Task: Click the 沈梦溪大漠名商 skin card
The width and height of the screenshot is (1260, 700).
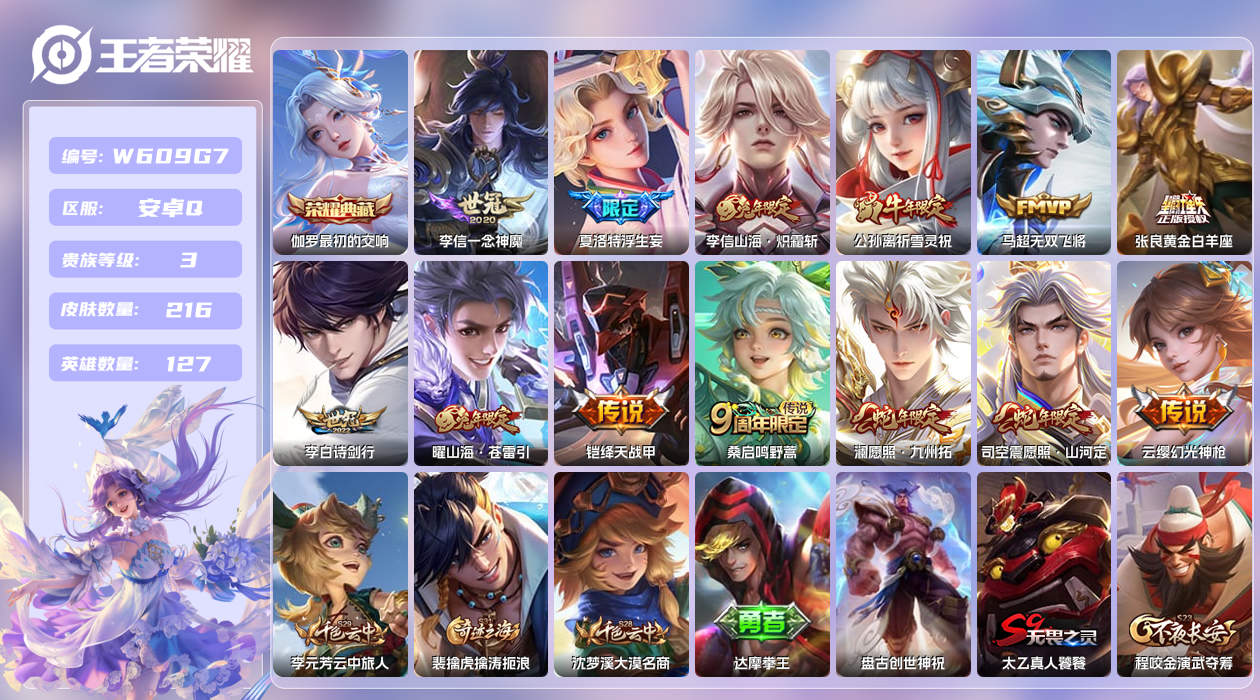Action: [x=622, y=574]
